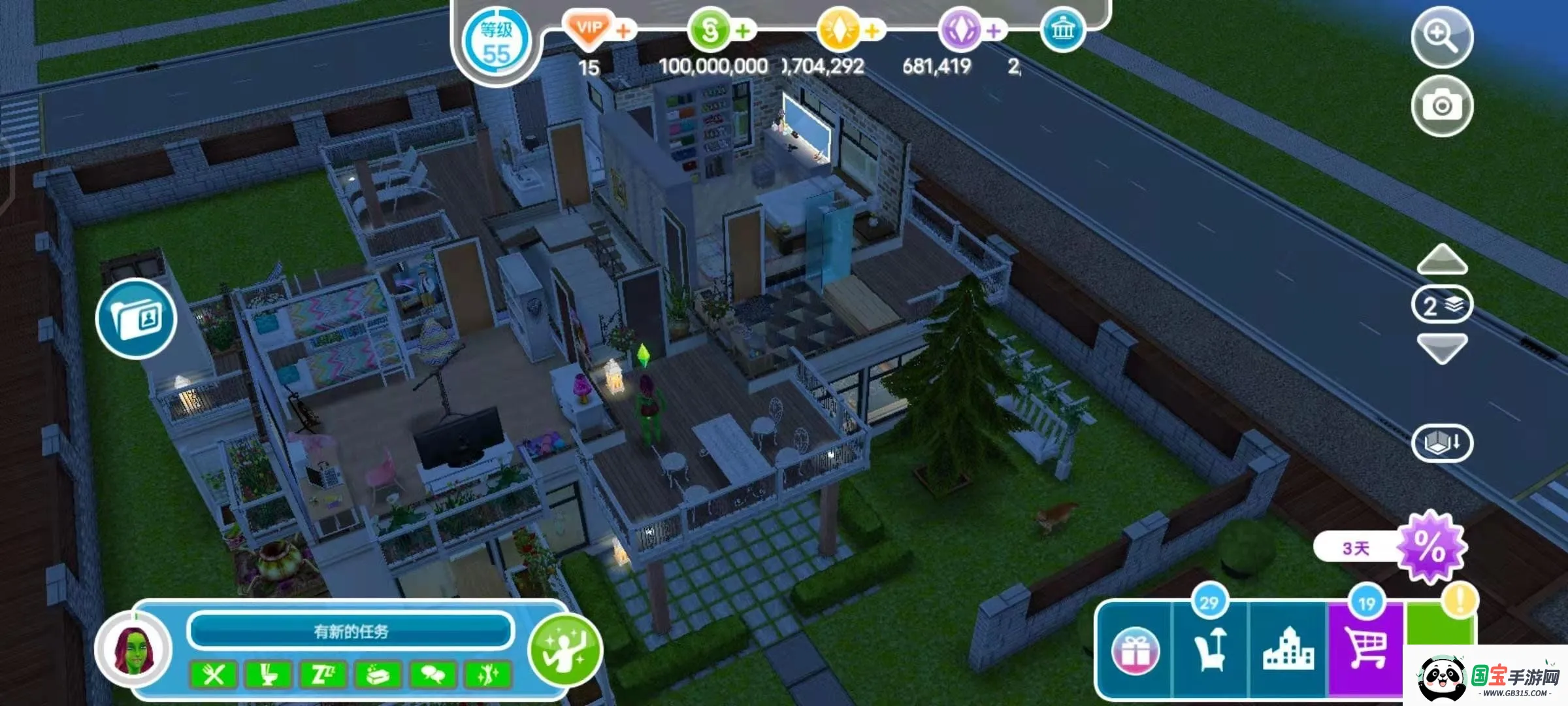Open the blue bank building icon
This screenshot has height=706, width=1568.
point(1062,31)
